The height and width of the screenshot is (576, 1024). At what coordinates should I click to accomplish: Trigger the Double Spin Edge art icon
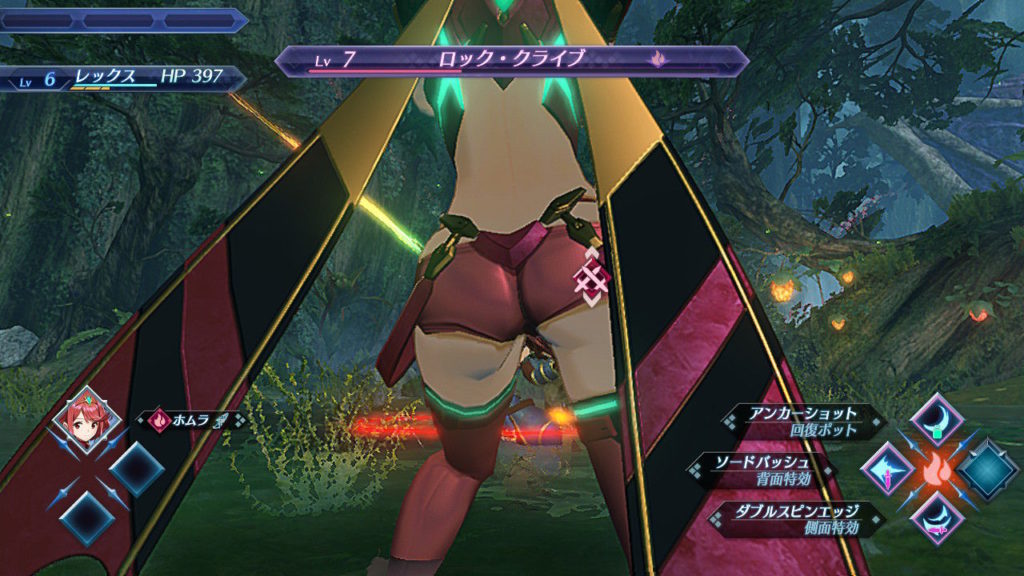(x=937, y=517)
